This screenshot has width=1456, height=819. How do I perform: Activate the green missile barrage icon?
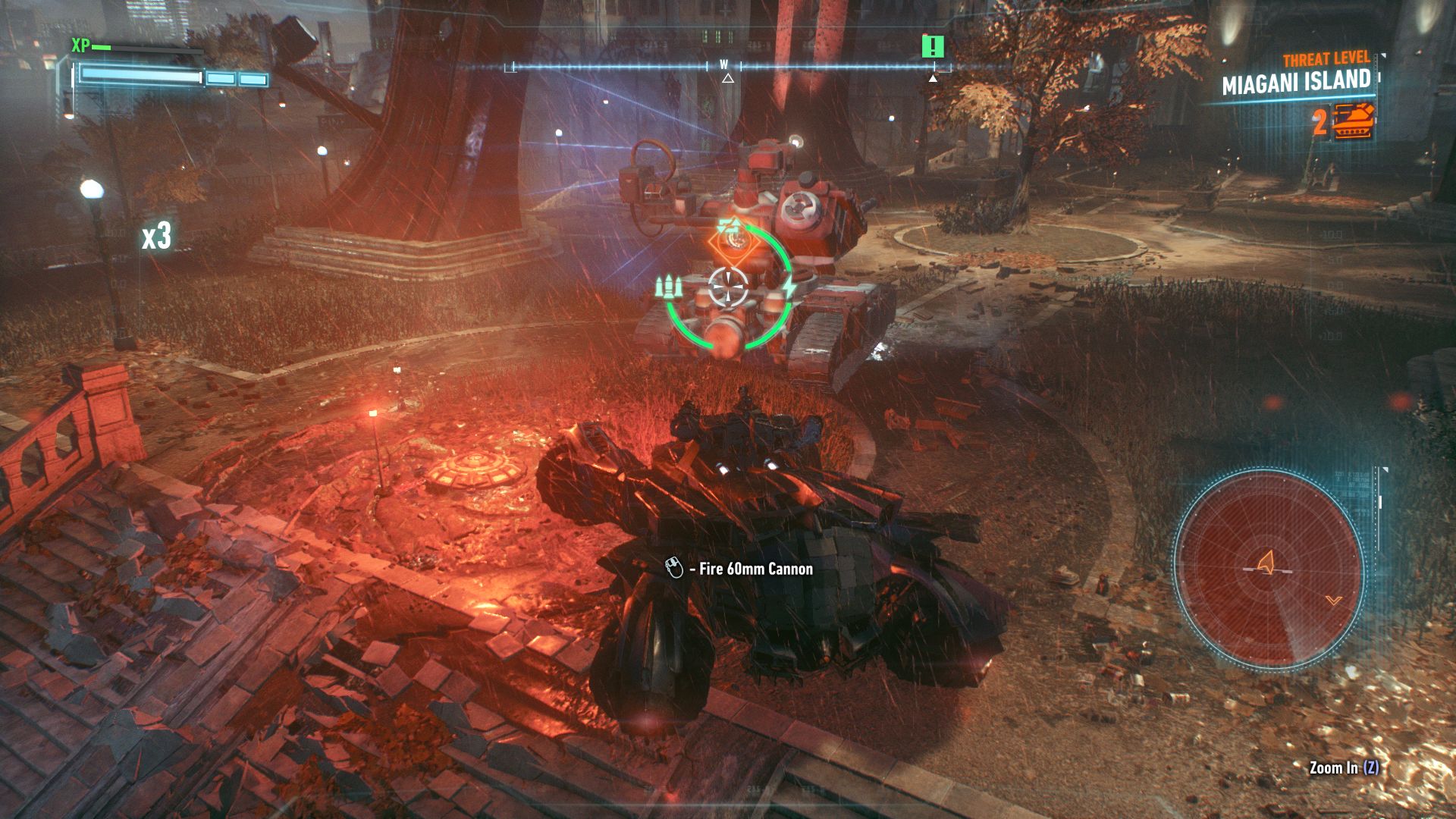669,287
